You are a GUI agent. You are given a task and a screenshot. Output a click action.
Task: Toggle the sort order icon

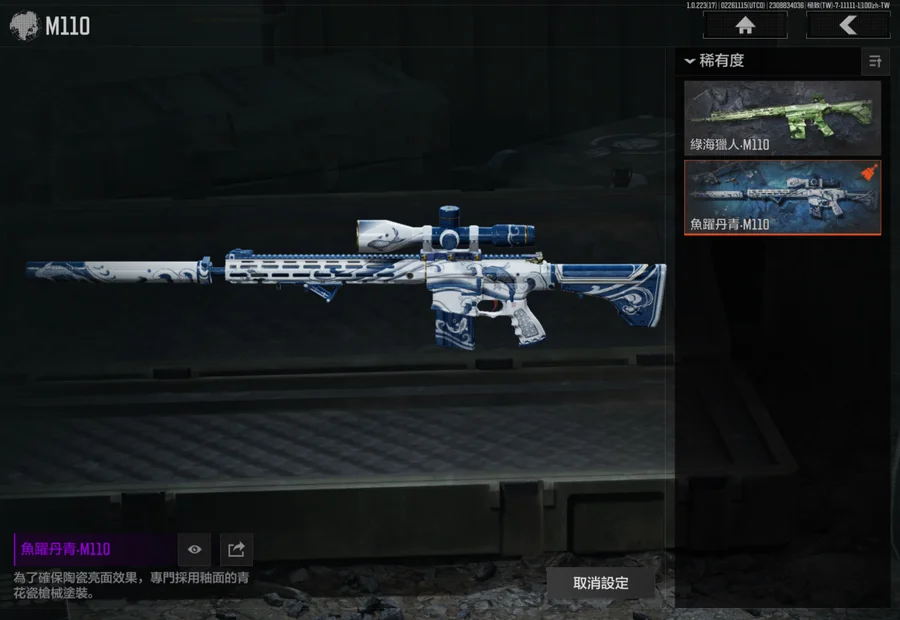point(875,62)
